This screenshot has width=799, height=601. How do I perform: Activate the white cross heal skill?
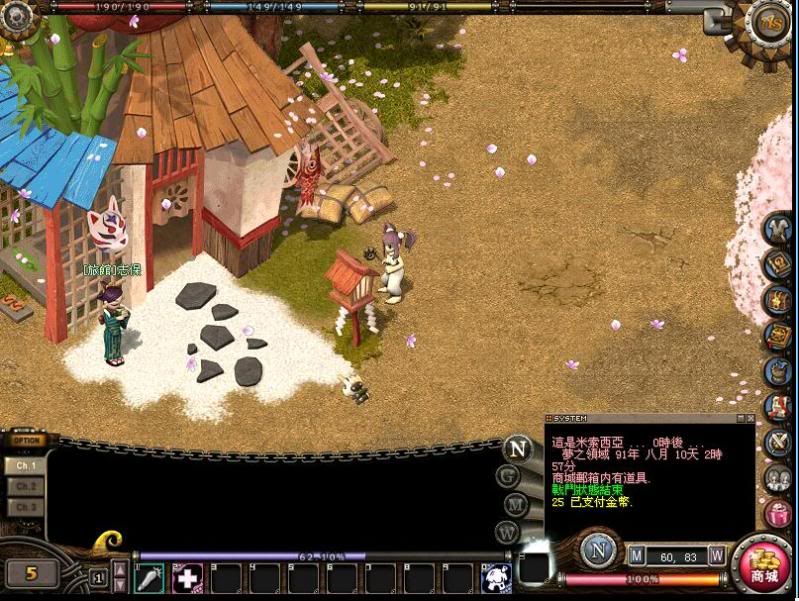pyautogui.click(x=187, y=577)
